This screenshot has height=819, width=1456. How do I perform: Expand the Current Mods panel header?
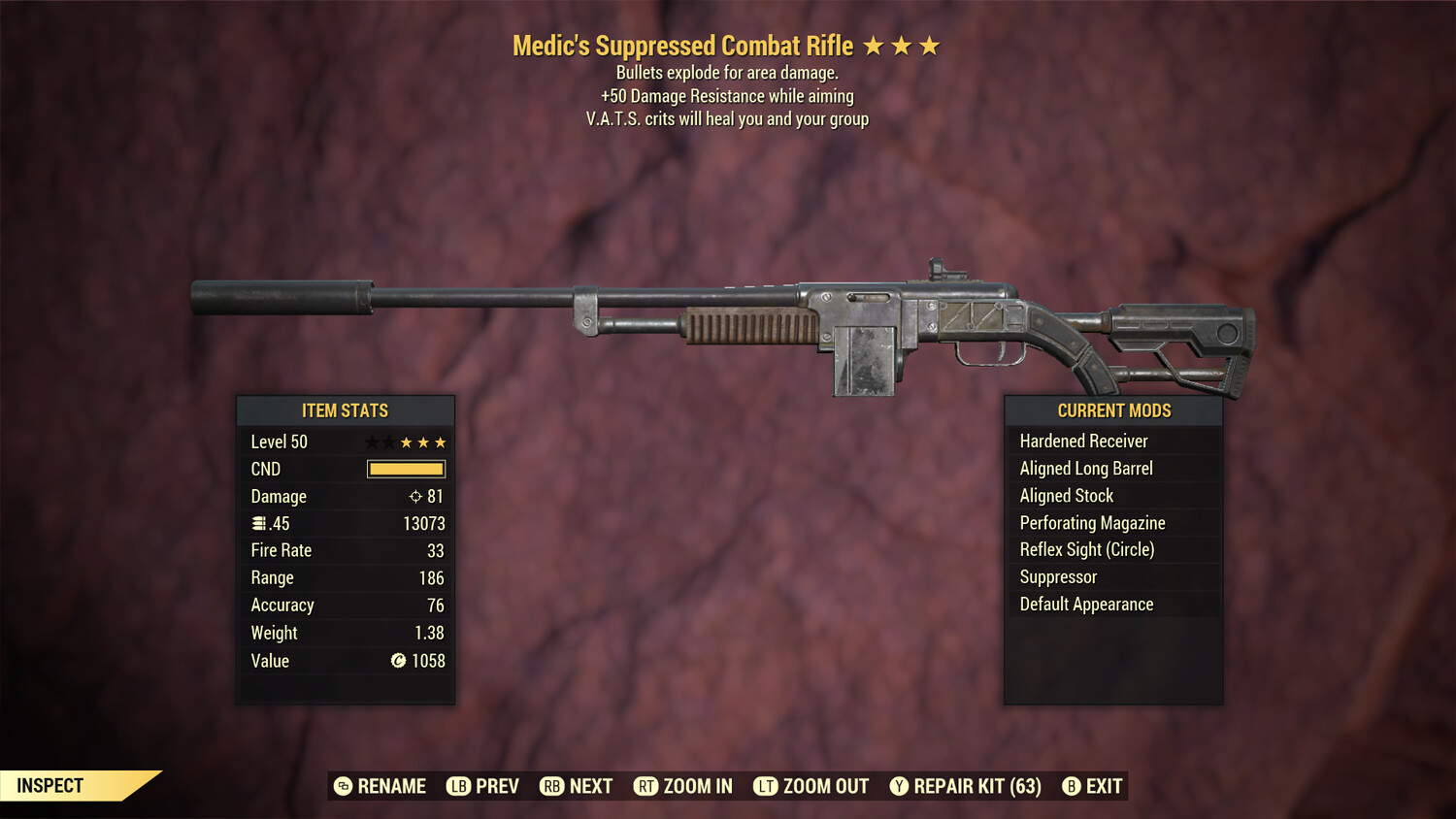1113,410
